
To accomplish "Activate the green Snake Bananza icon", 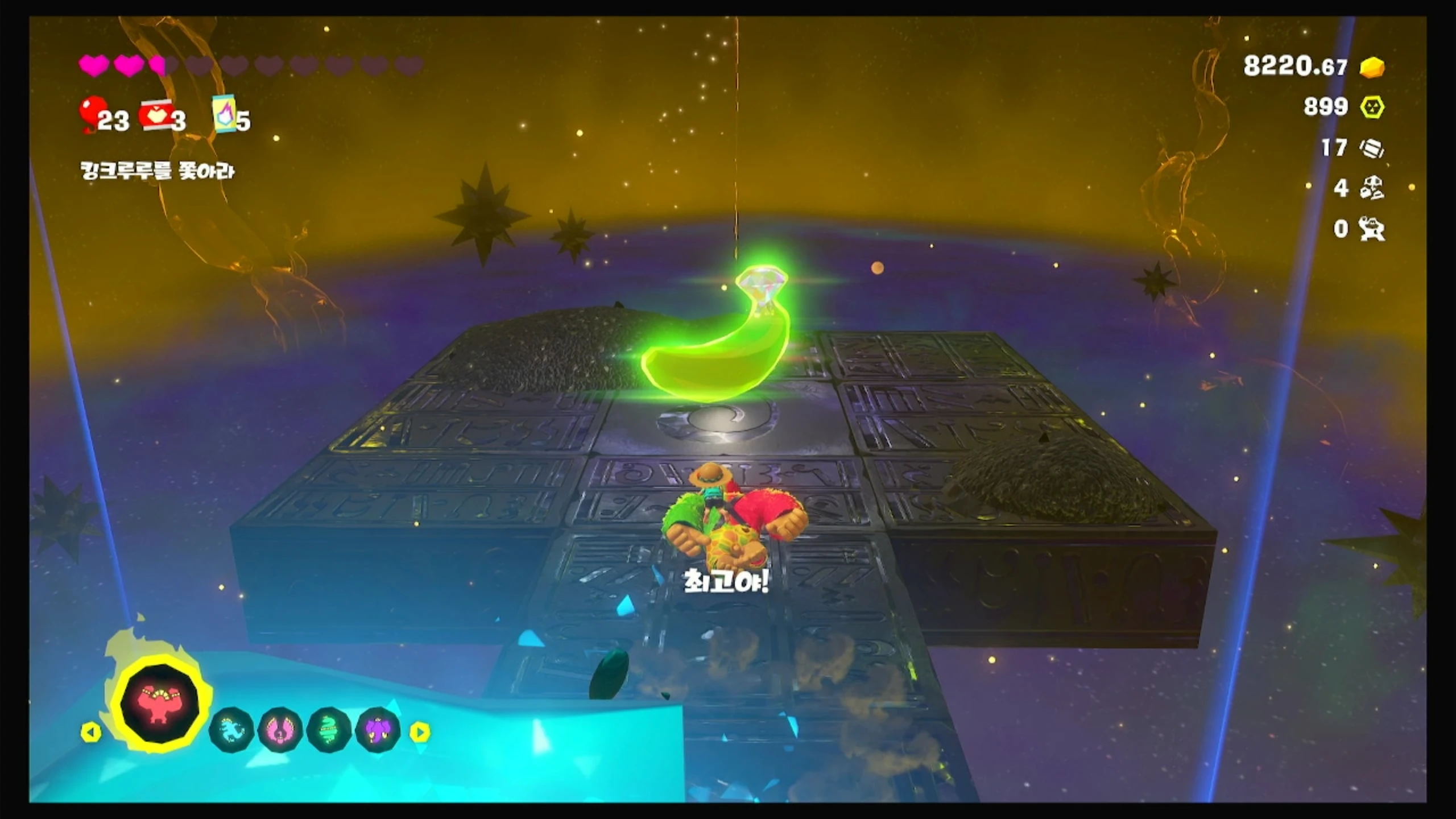I will pyautogui.click(x=328, y=730).
